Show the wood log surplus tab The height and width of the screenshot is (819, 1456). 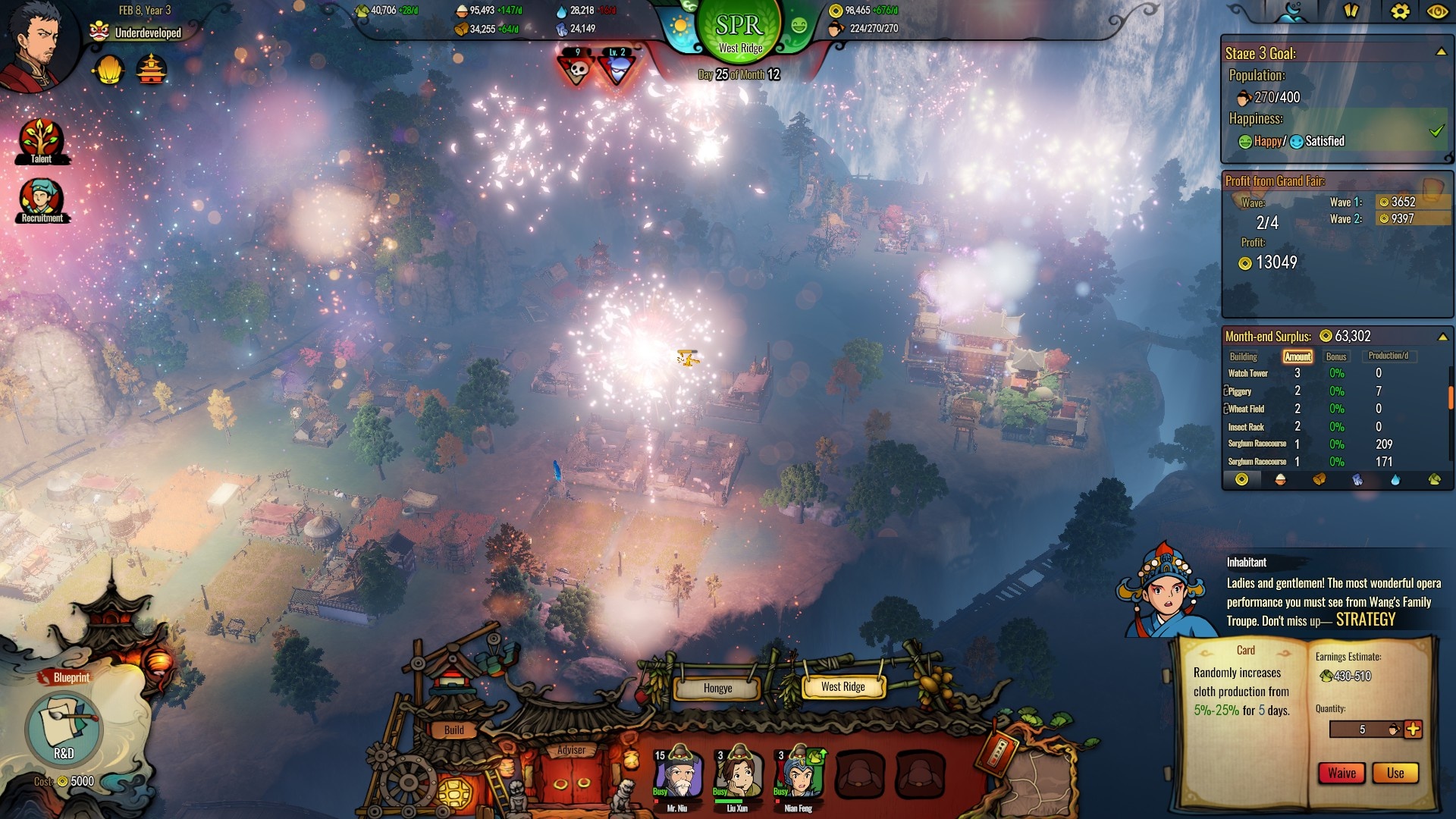tap(1319, 479)
